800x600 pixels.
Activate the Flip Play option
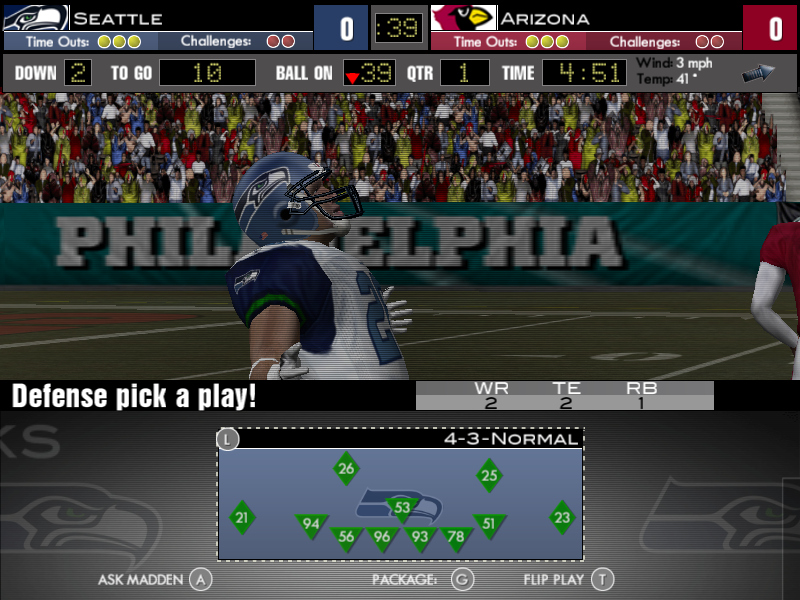pyautogui.click(x=567, y=579)
